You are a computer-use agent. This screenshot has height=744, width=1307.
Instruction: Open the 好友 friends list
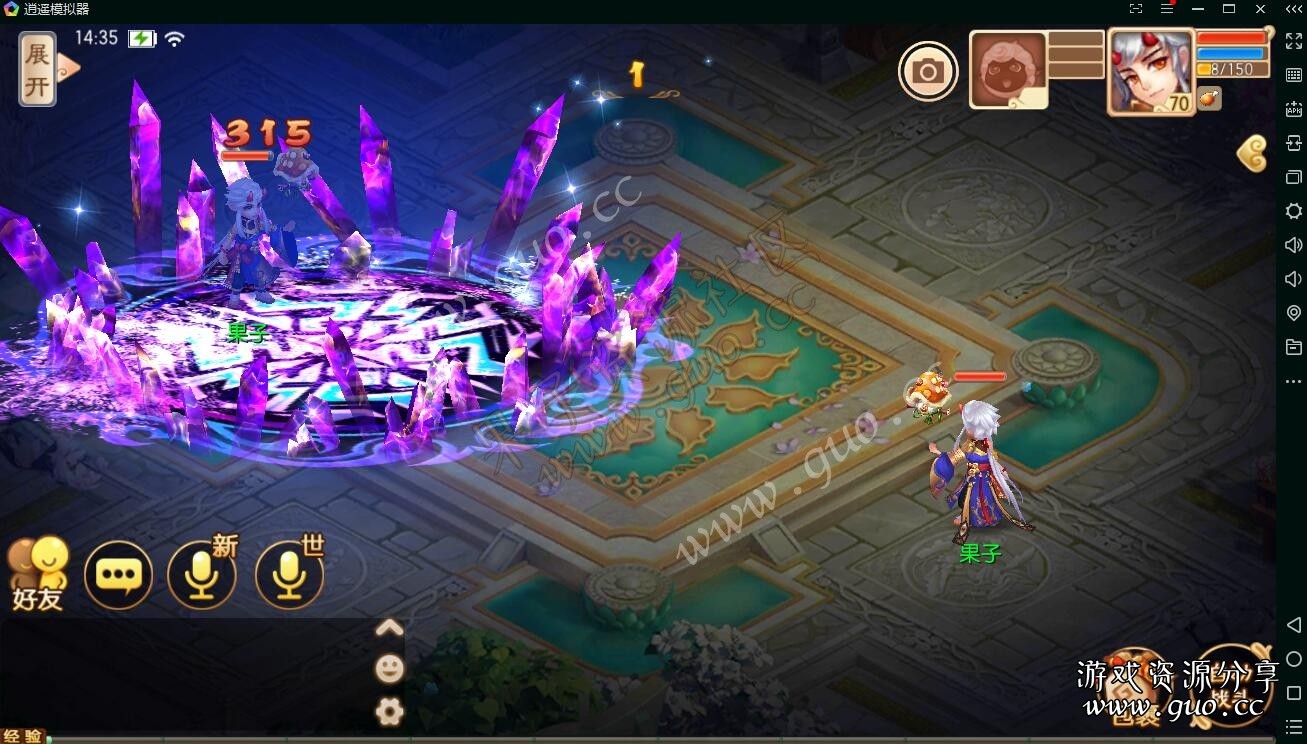click(38, 575)
